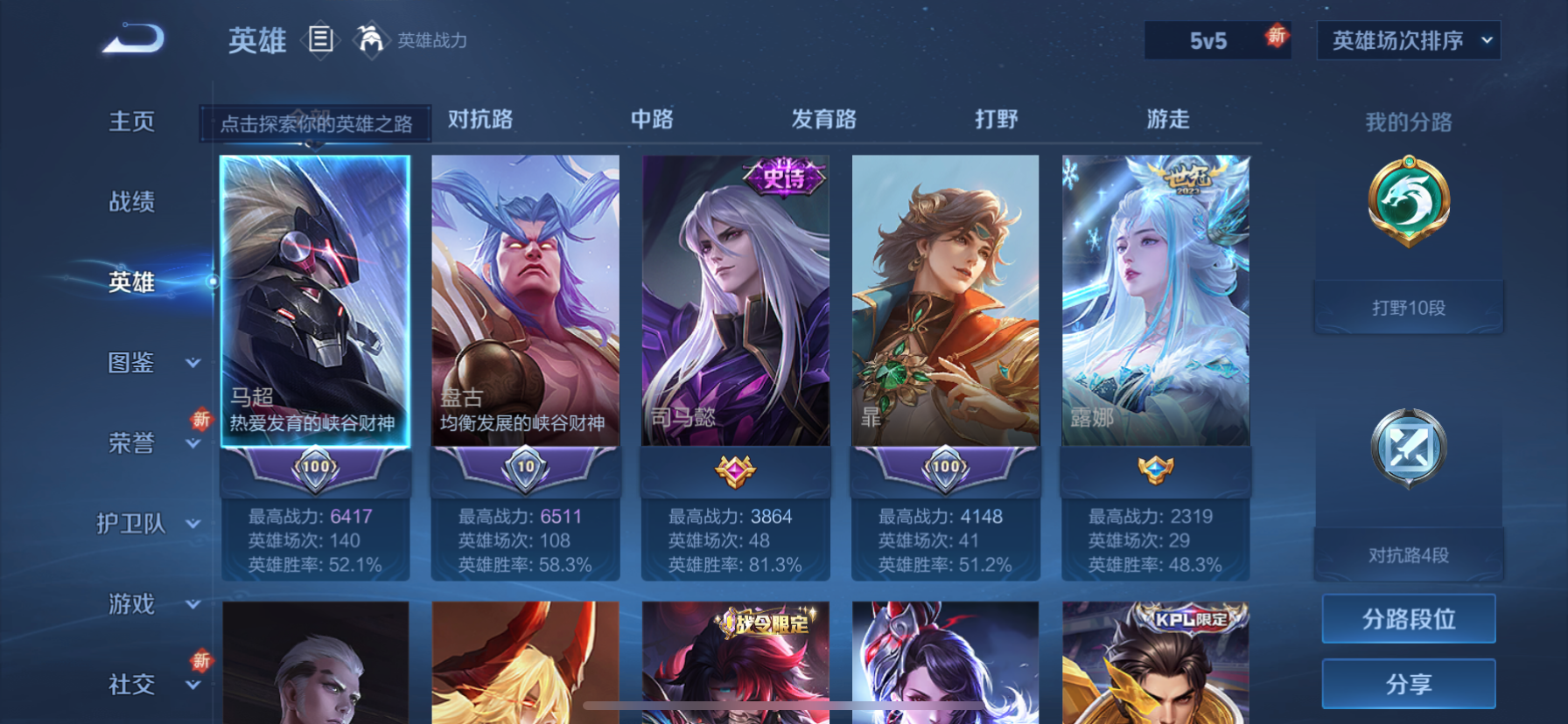The image size is (1568, 724).
Task: Switch to the 游走 tab
Action: pos(1167,119)
